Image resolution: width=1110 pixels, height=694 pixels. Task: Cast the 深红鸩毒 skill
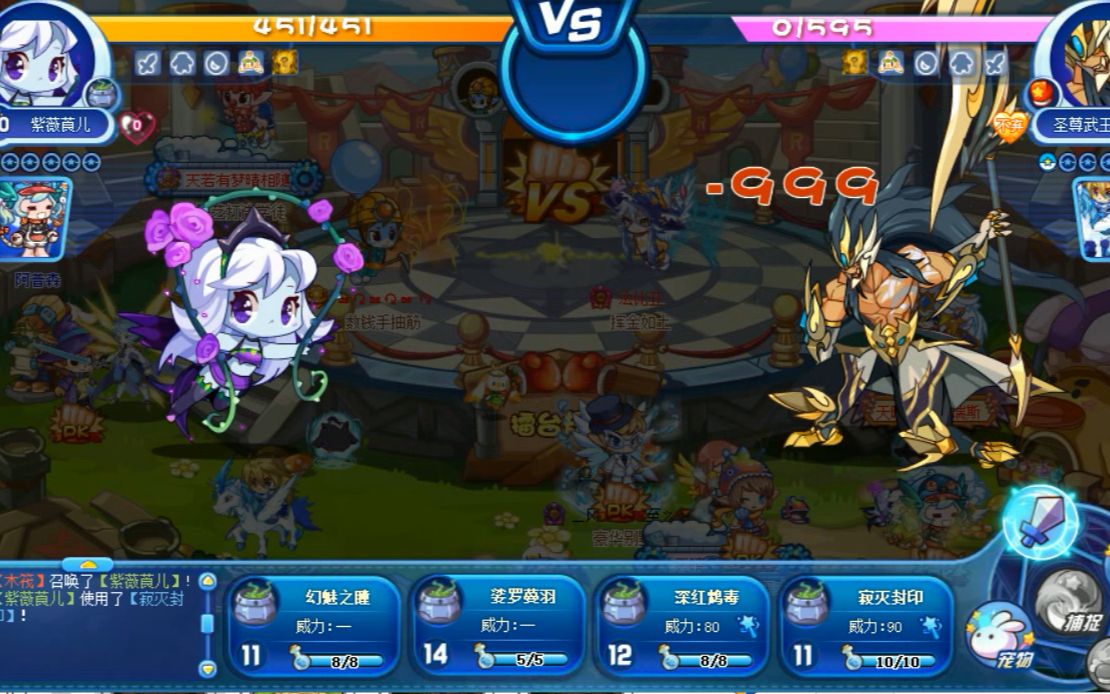coord(683,626)
